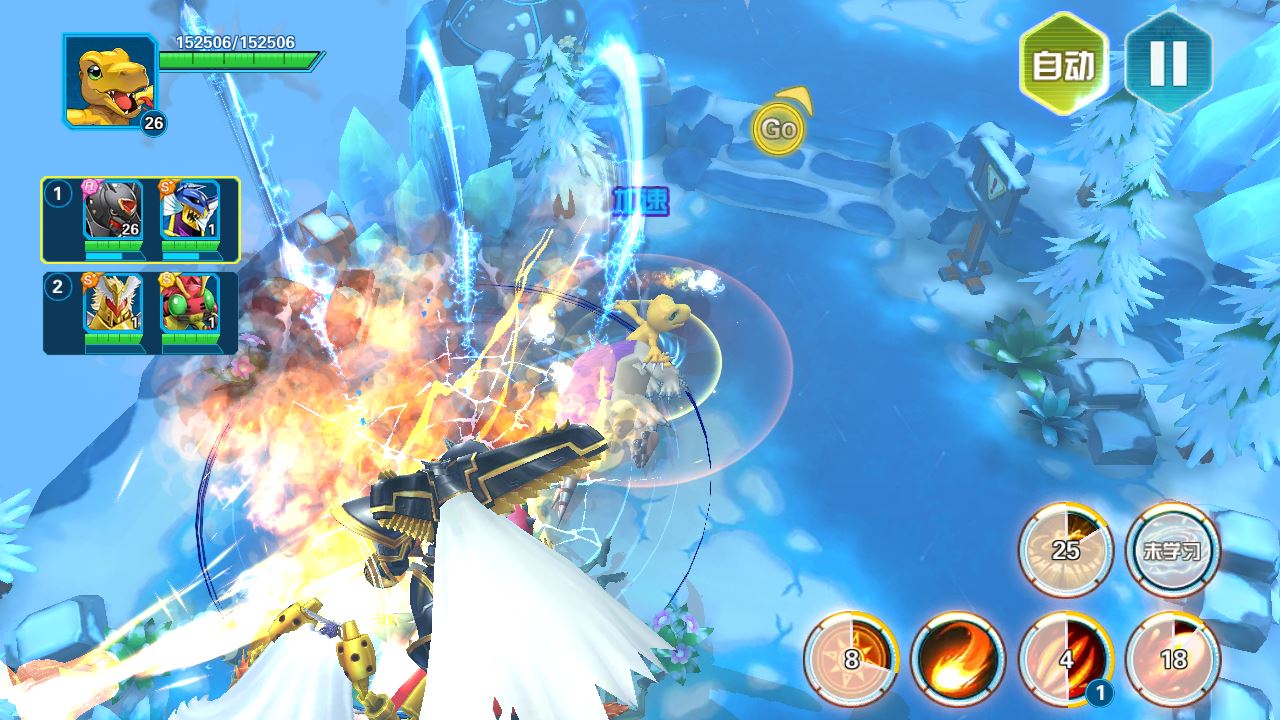Select the black armored dragon teammate portrait
The height and width of the screenshot is (720, 1280).
point(112,212)
